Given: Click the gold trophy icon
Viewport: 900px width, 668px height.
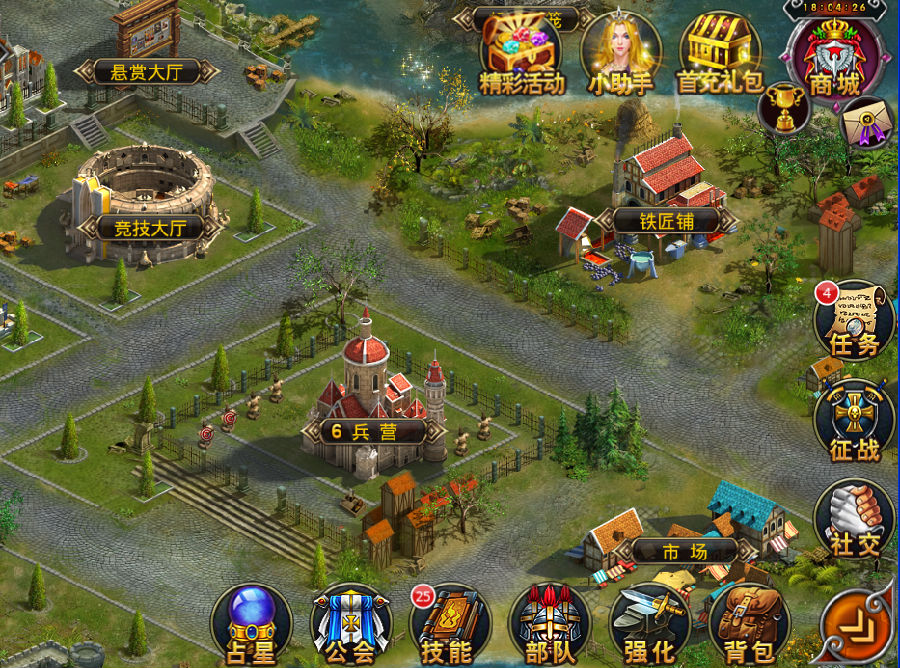Looking at the screenshot, I should pyautogui.click(x=783, y=107).
